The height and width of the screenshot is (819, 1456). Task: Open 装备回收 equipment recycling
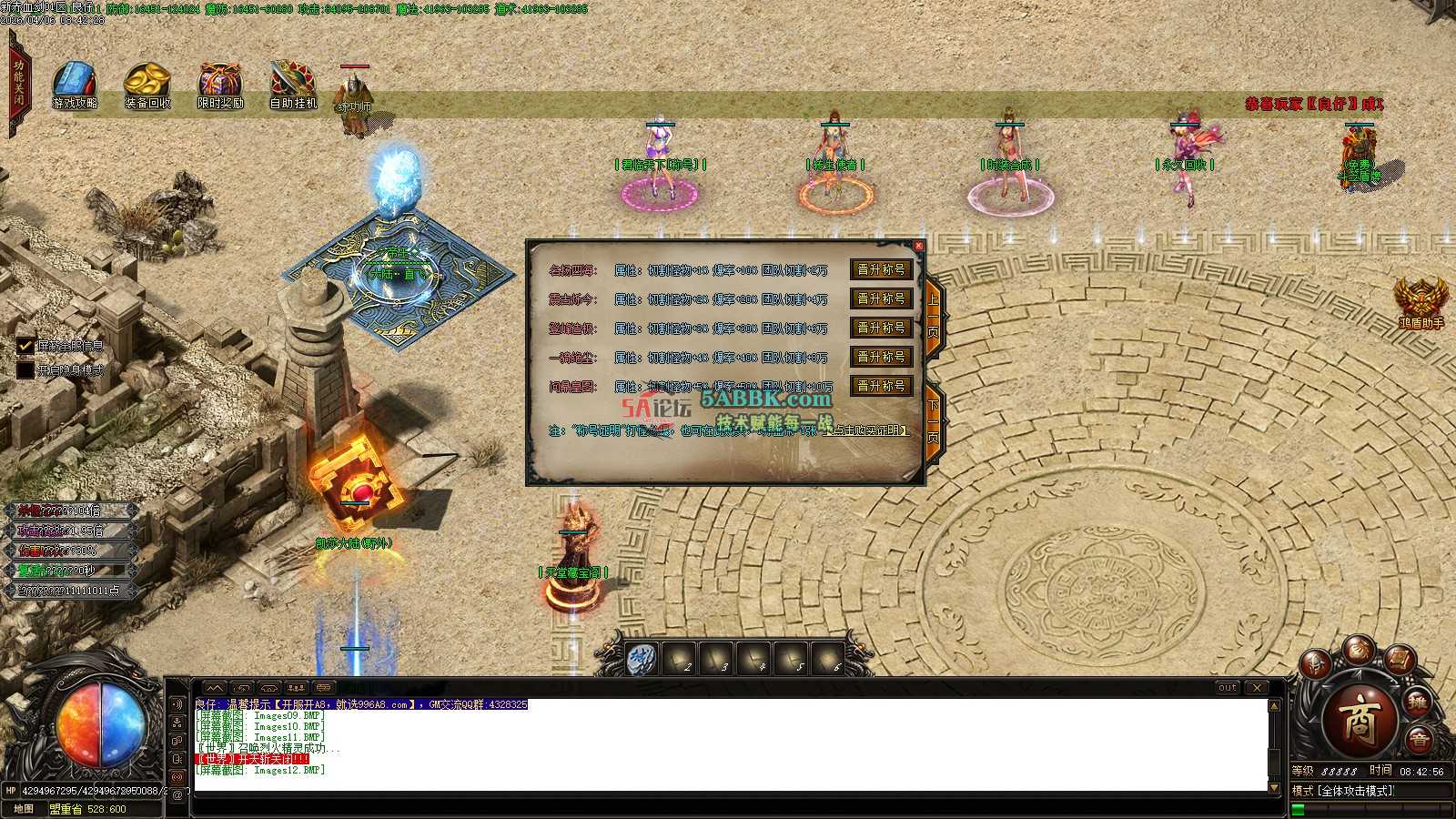tap(147, 86)
